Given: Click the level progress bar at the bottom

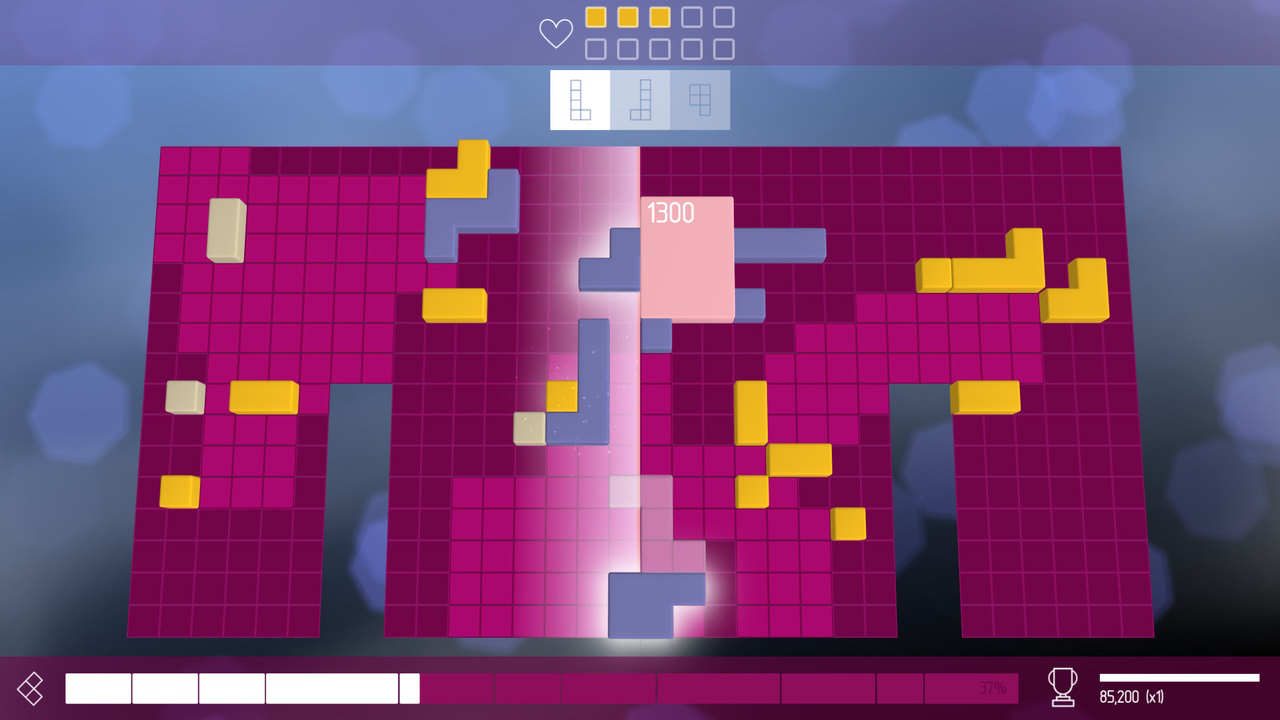Looking at the screenshot, I should pos(540,688).
